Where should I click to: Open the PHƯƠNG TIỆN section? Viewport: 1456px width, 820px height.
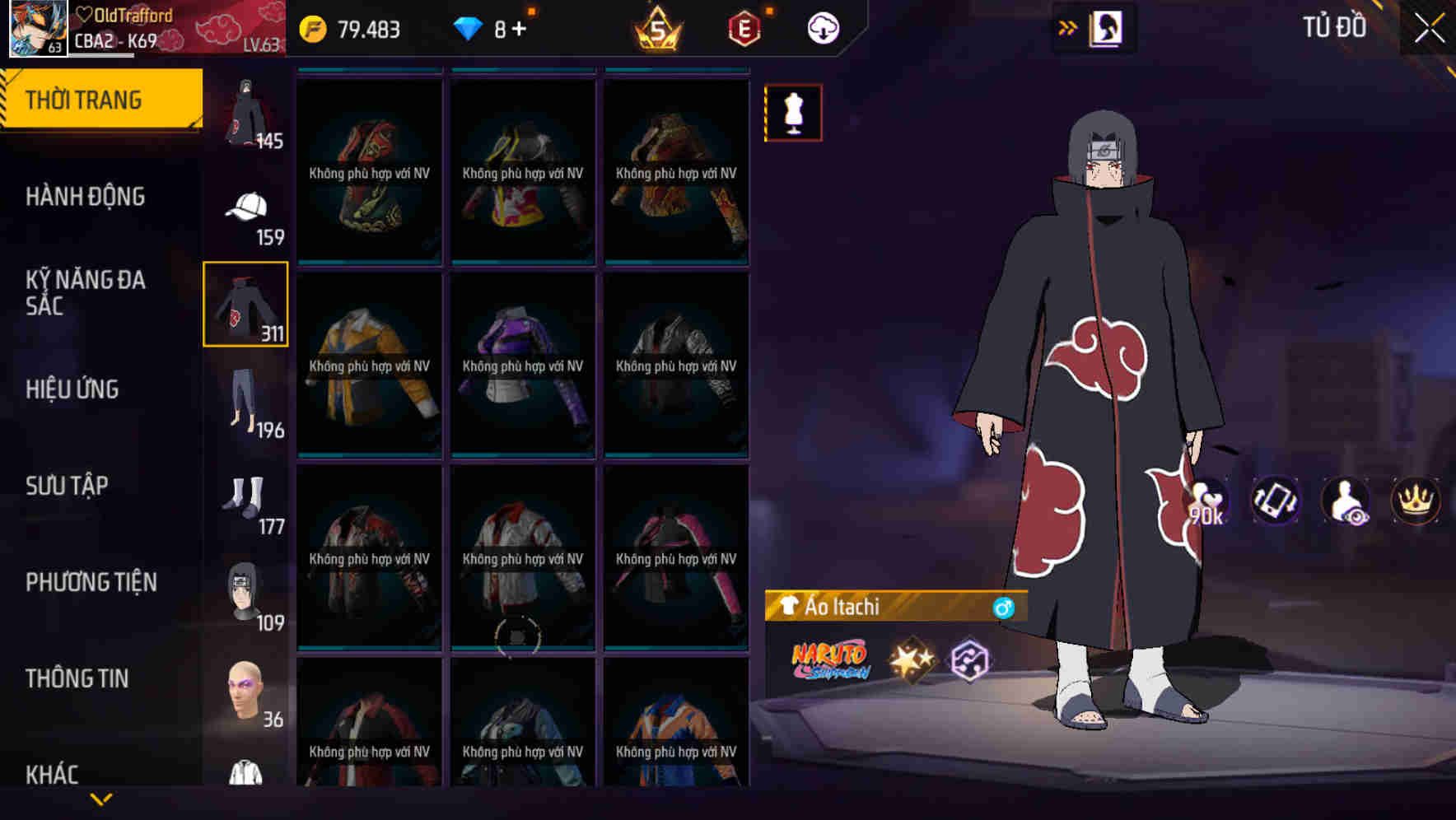[x=91, y=581]
